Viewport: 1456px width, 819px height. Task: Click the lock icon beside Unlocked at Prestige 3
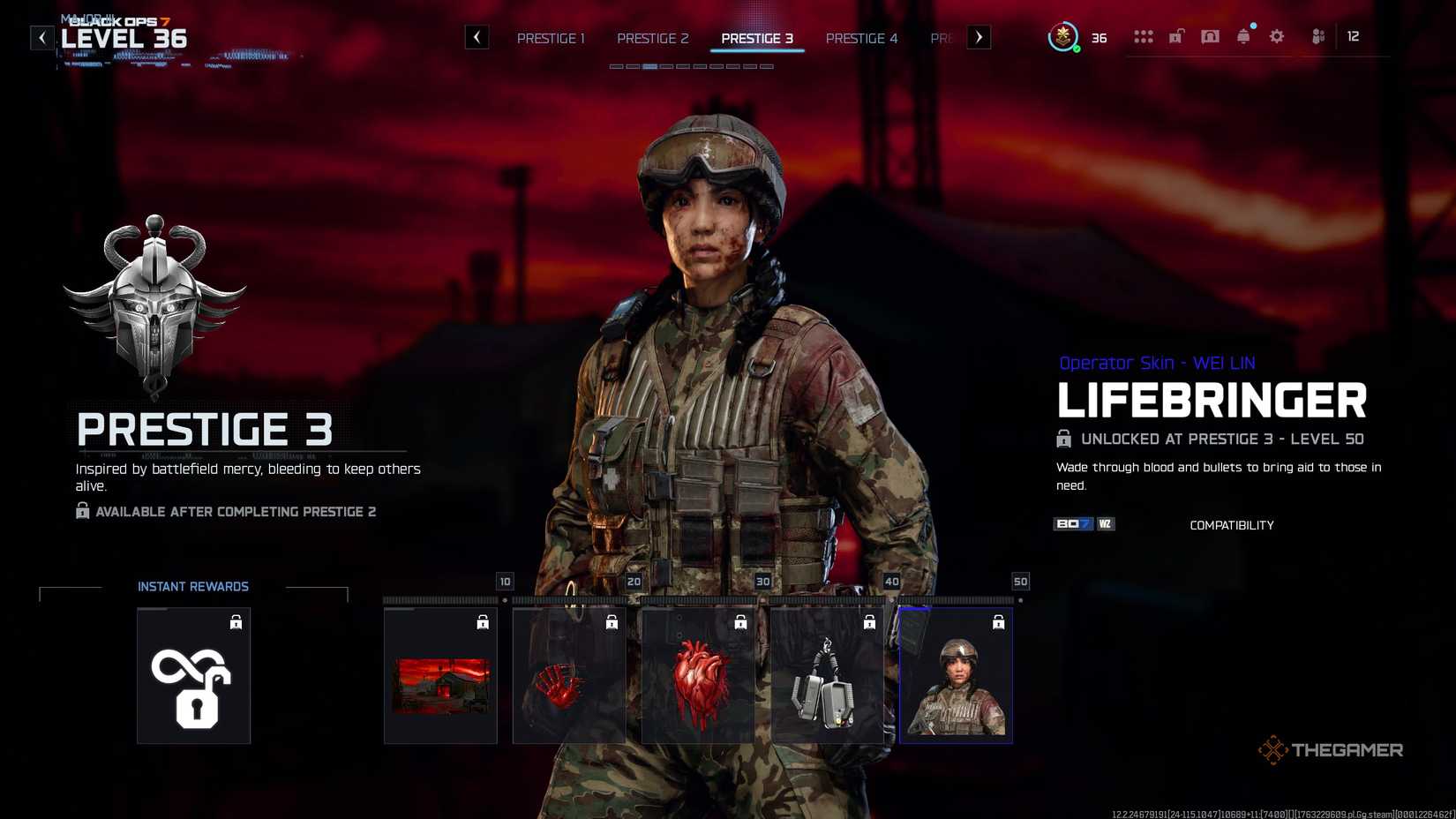click(1062, 439)
